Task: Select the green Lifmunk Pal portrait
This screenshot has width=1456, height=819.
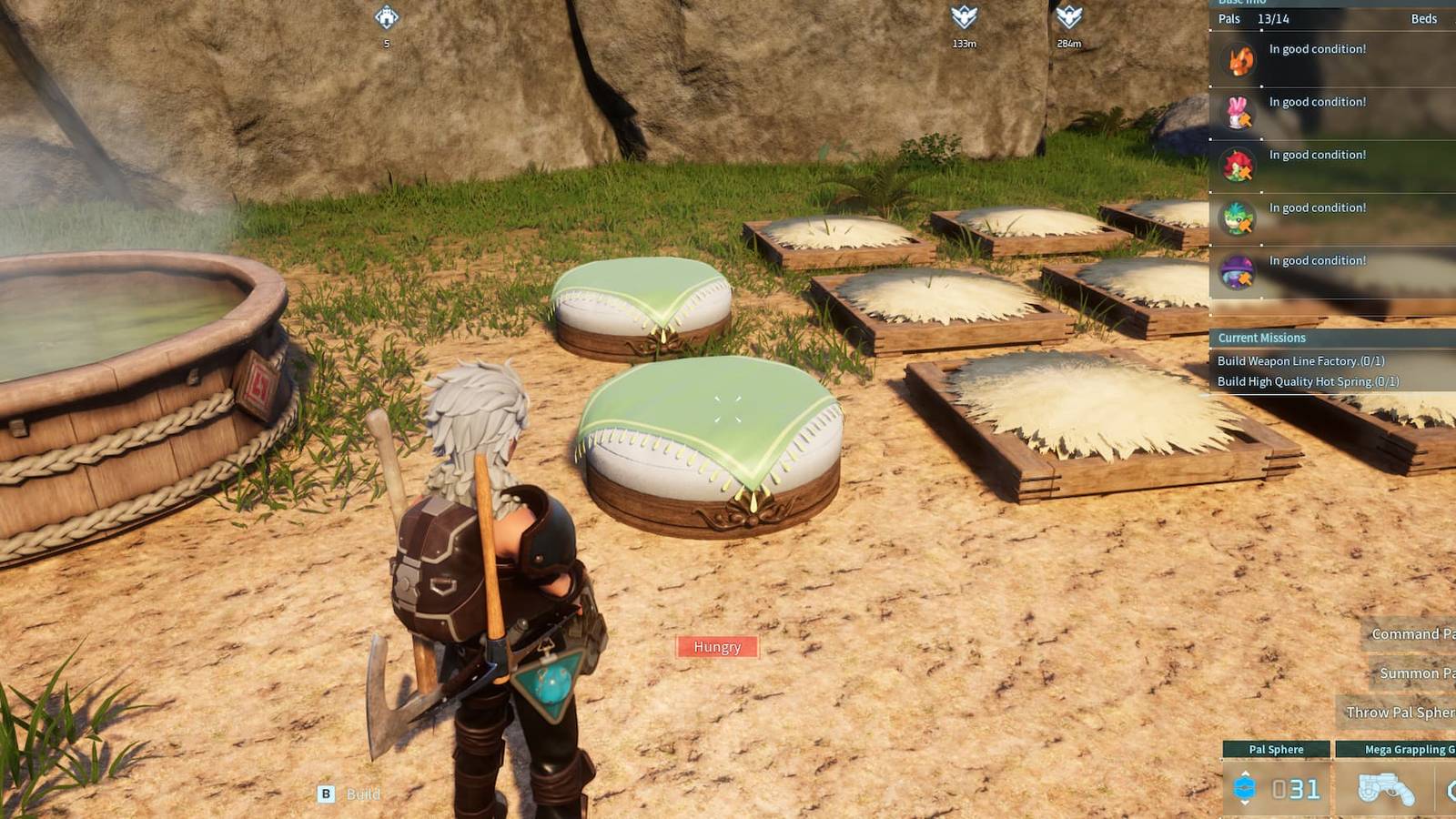Action: coord(1238,218)
